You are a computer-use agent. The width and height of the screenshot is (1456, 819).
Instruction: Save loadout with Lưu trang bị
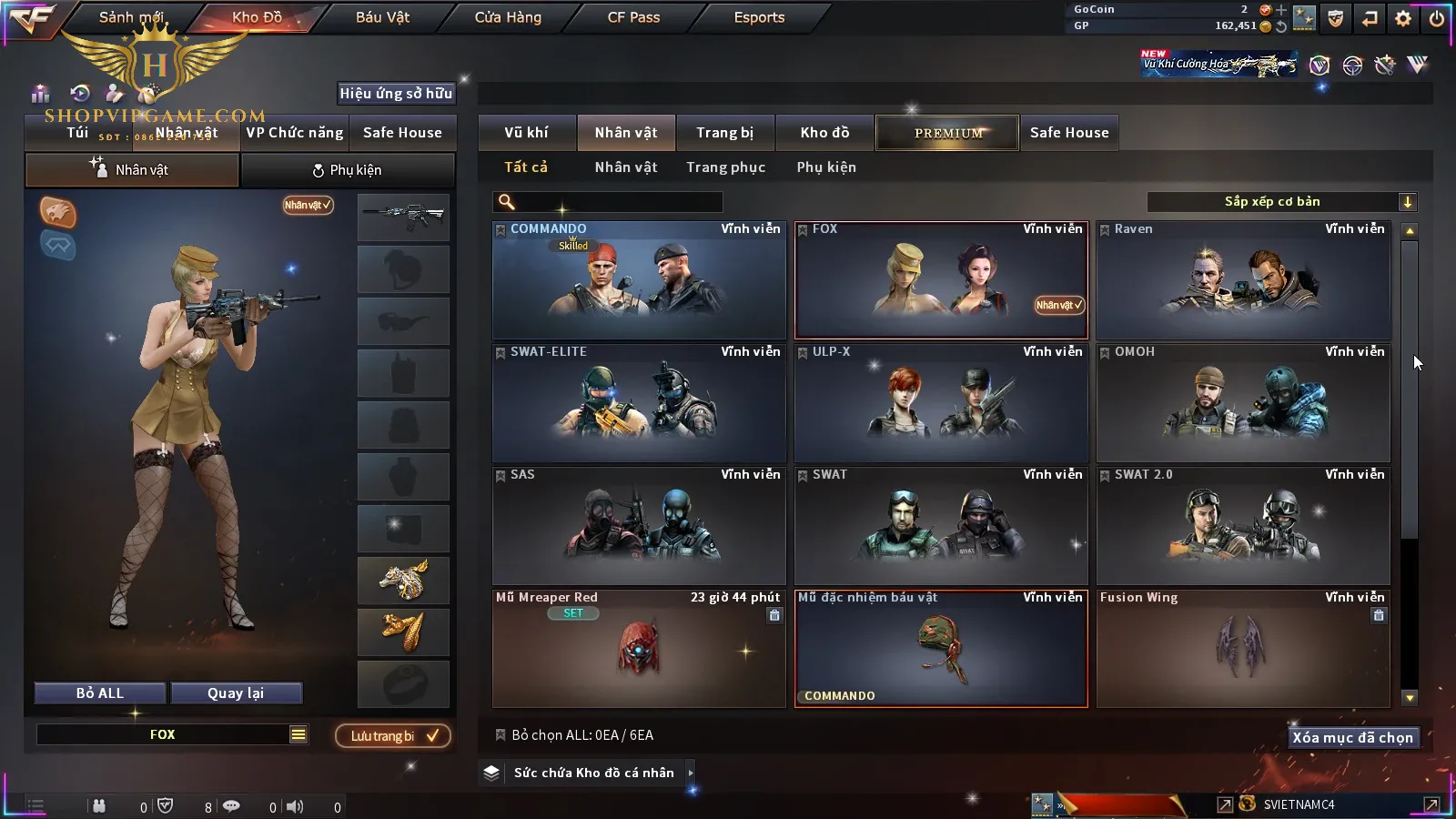[393, 735]
